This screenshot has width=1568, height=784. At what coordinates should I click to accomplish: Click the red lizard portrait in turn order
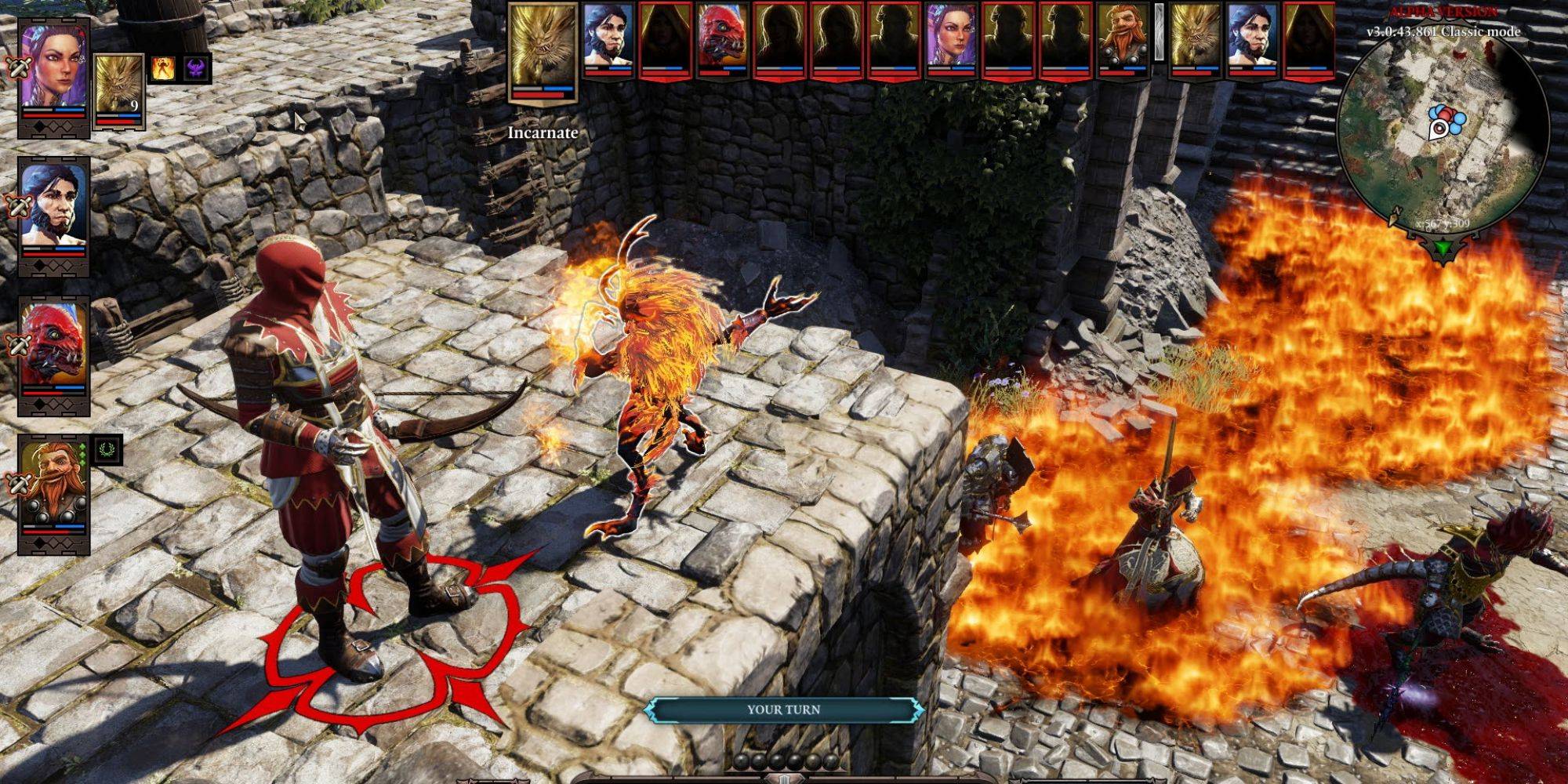click(723, 39)
